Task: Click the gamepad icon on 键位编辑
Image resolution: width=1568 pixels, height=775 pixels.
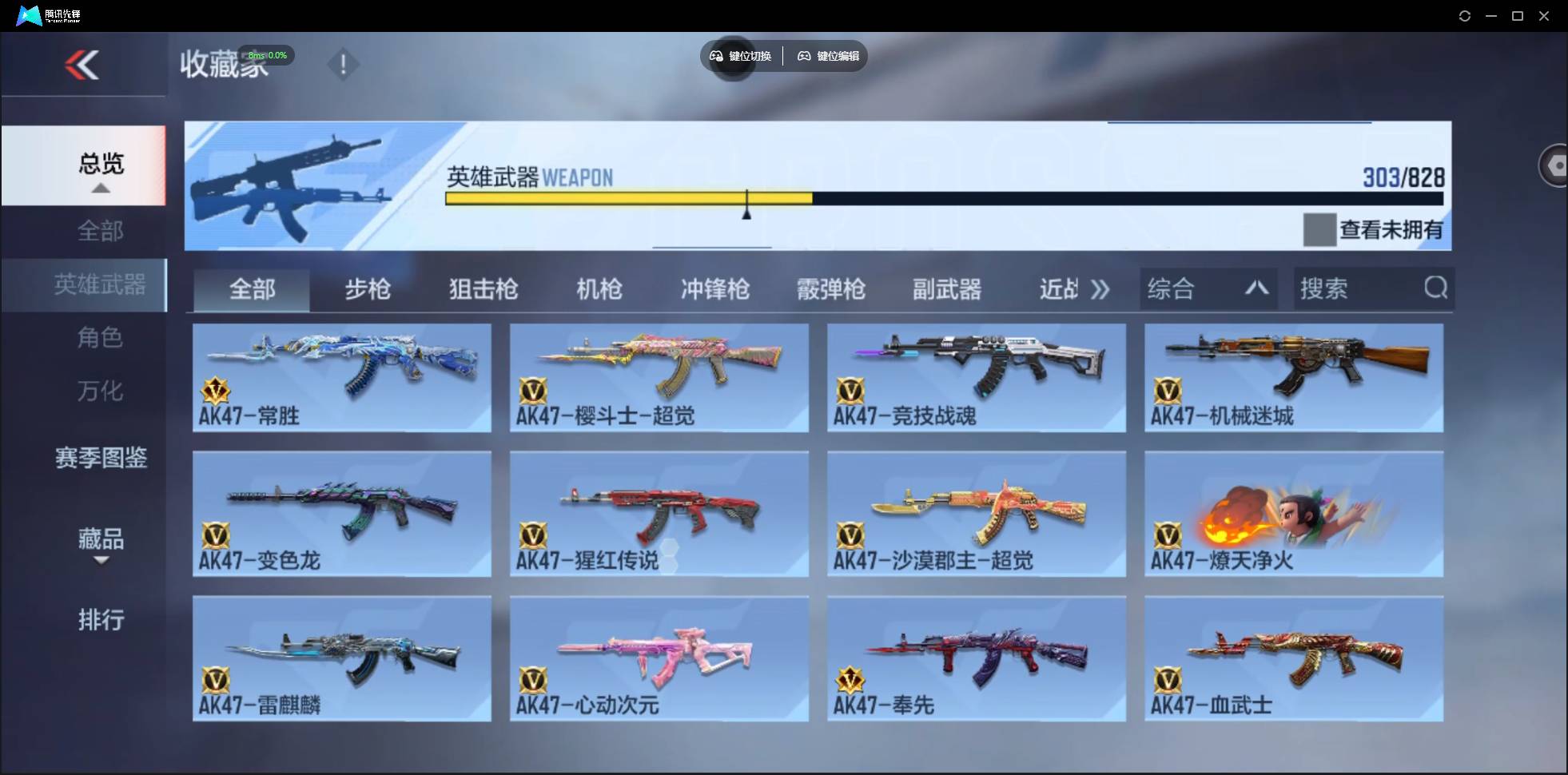Action: [804, 56]
